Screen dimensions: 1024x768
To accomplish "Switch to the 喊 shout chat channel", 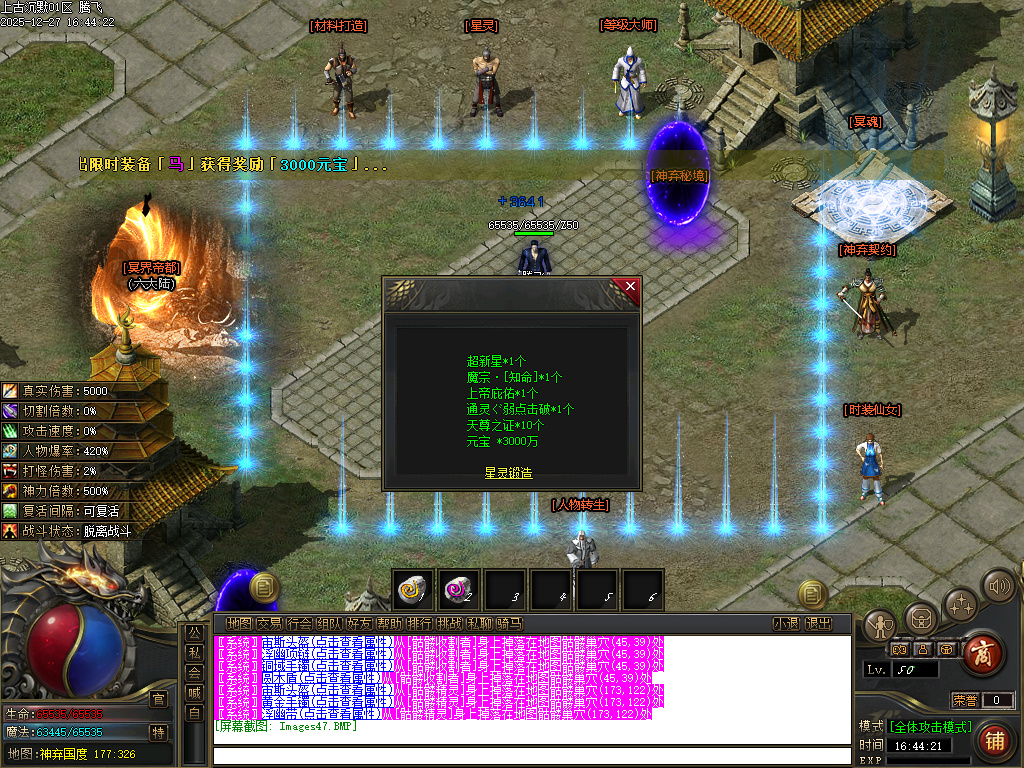I will tap(194, 691).
